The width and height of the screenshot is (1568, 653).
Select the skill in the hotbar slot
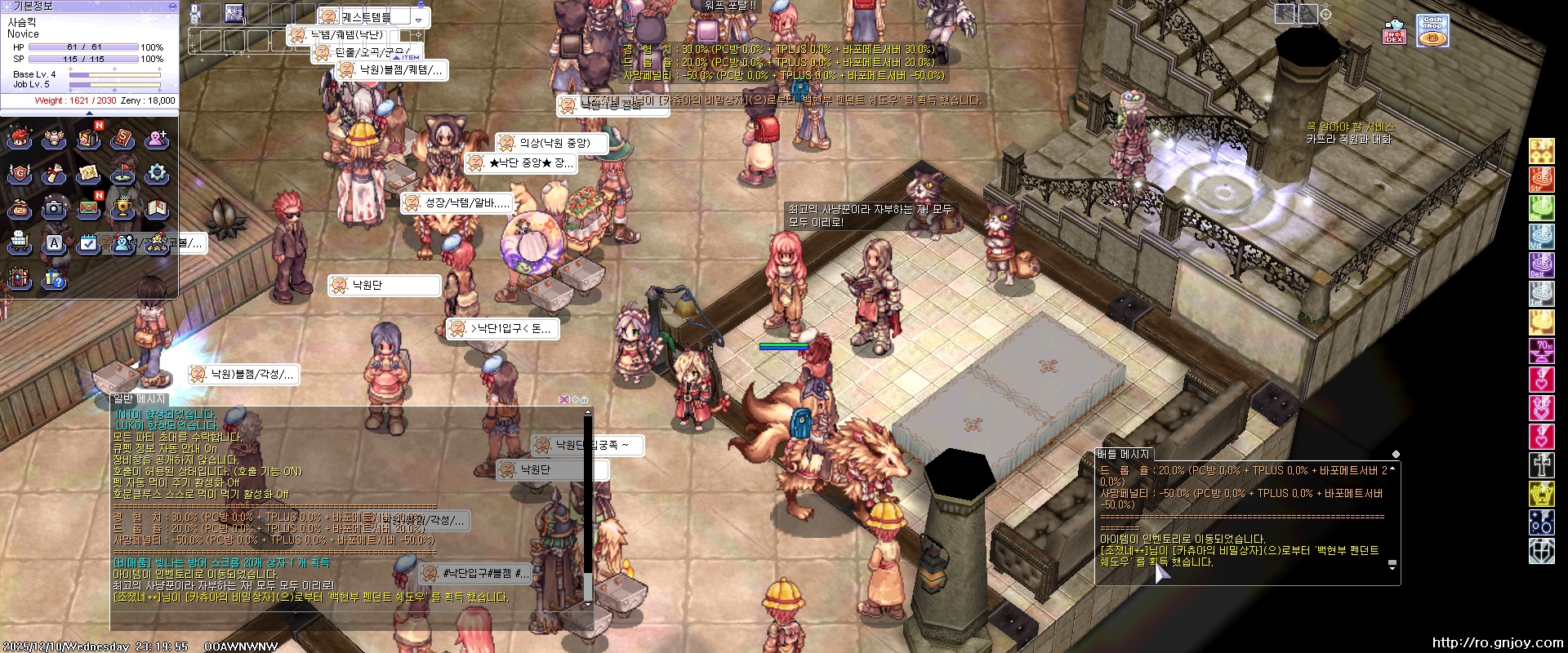pos(234,13)
